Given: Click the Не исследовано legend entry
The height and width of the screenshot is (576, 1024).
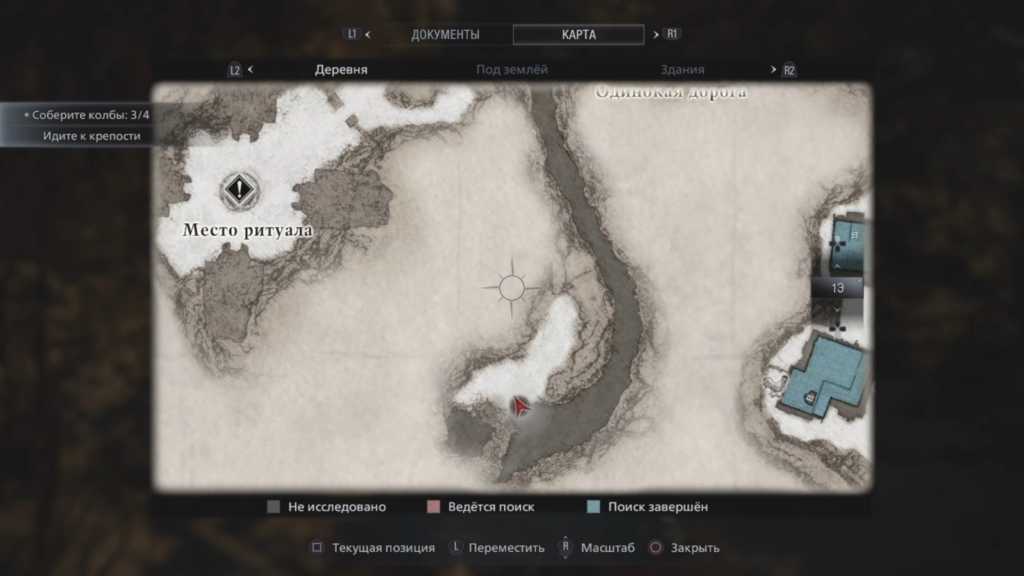Looking at the screenshot, I should (326, 507).
